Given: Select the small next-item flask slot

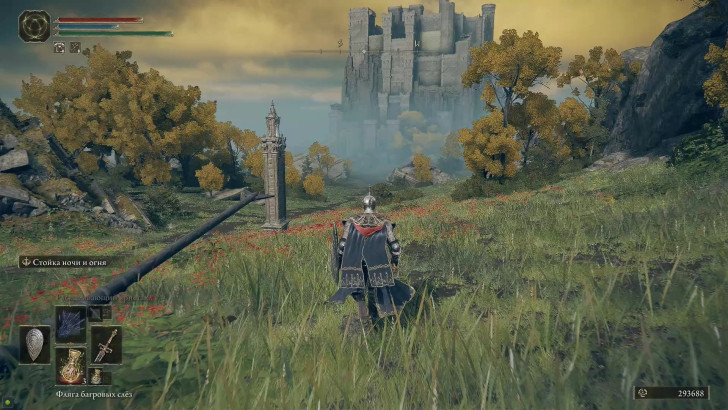Looking at the screenshot, I should 99,377.
